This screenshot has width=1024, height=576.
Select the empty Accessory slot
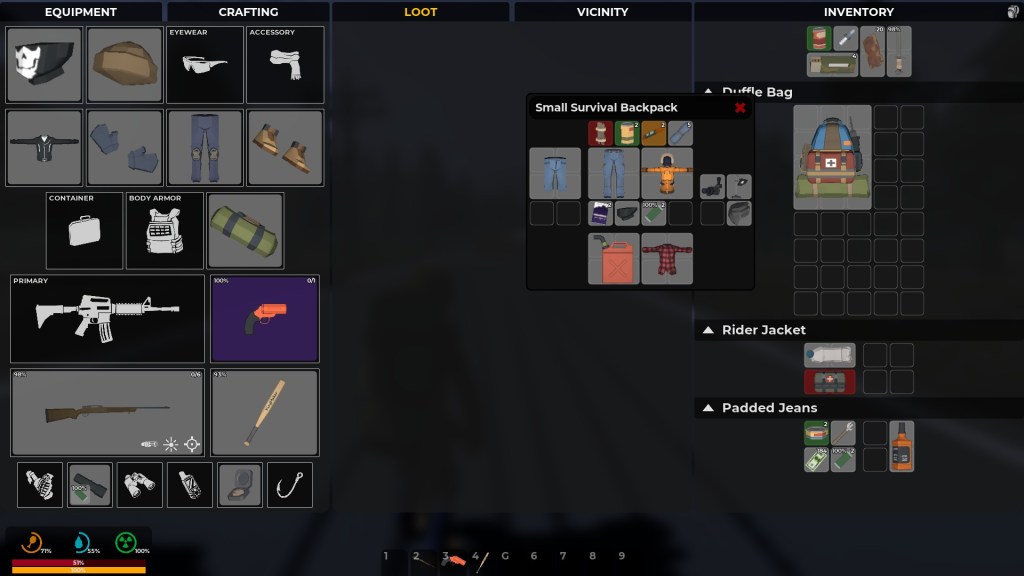(x=285, y=65)
